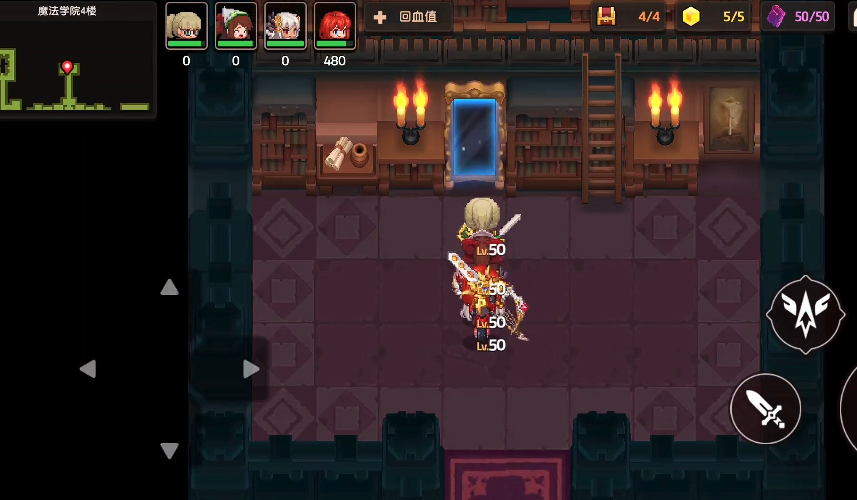Screen dimensions: 857x500
Task: Tap the d-pad left arrow
Action: (x=88, y=369)
